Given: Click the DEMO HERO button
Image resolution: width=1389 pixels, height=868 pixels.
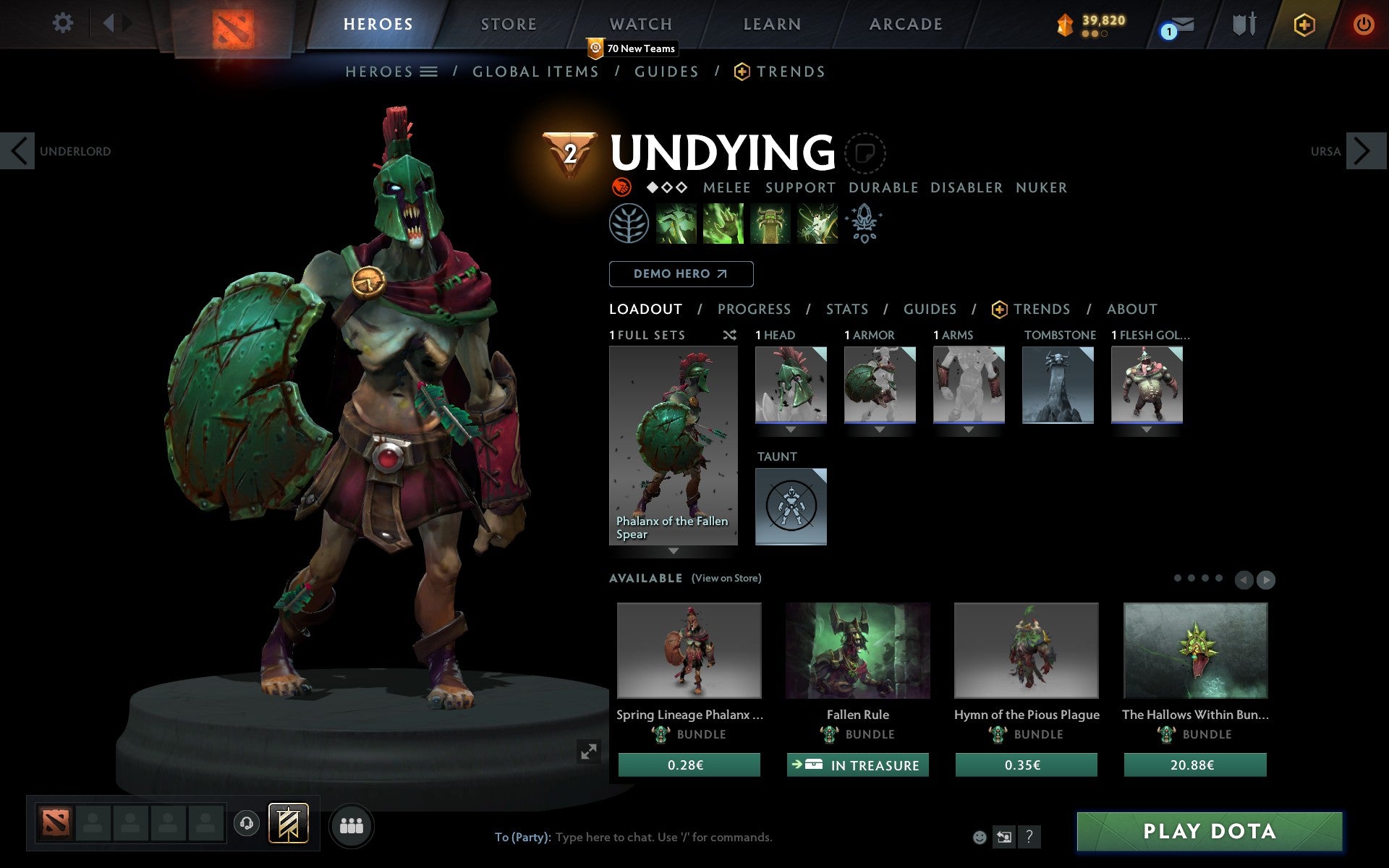Looking at the screenshot, I should (681, 274).
